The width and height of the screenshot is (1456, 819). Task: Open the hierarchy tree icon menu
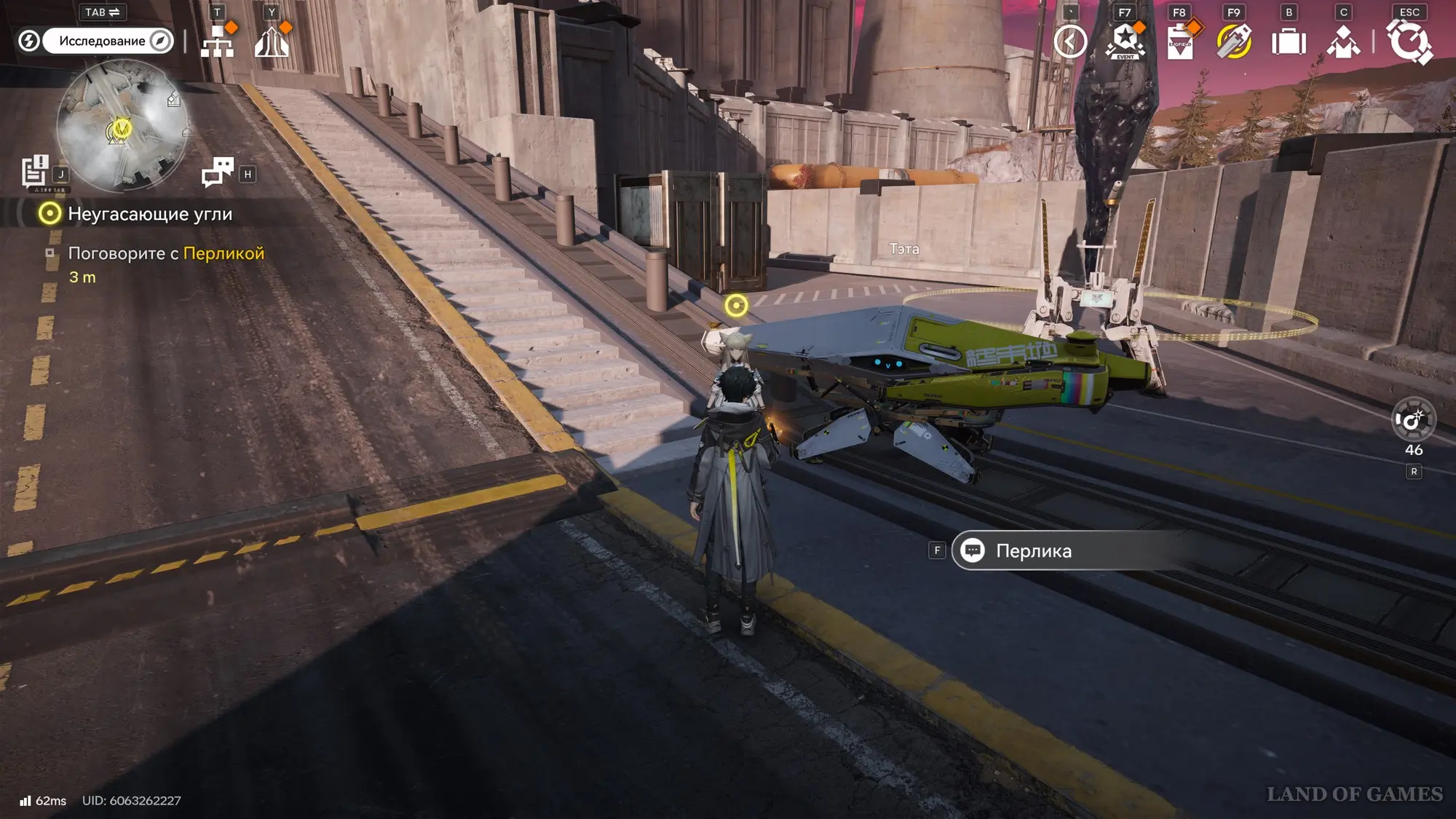(x=217, y=41)
